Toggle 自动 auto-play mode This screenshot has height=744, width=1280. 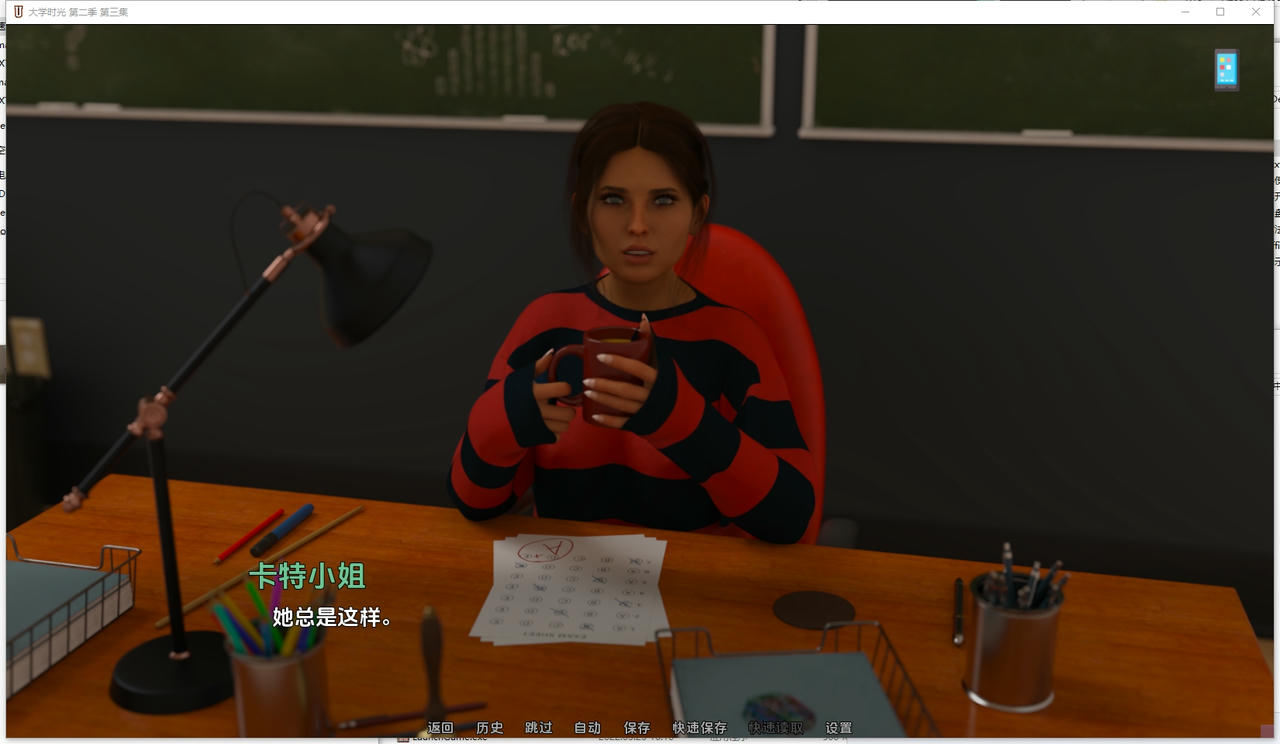point(588,727)
